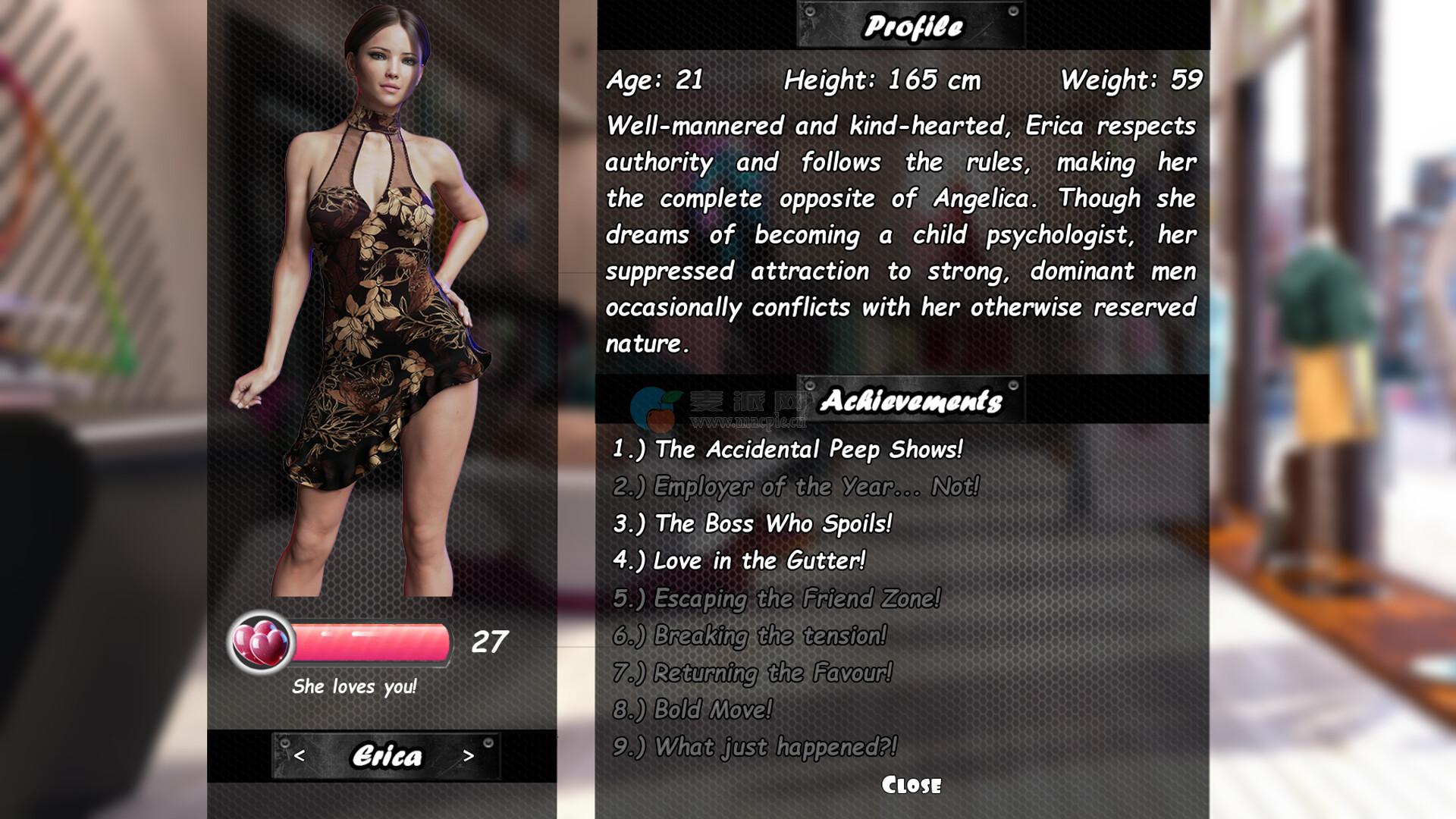Go to the previous character profile
The image size is (1456, 819).
300,756
